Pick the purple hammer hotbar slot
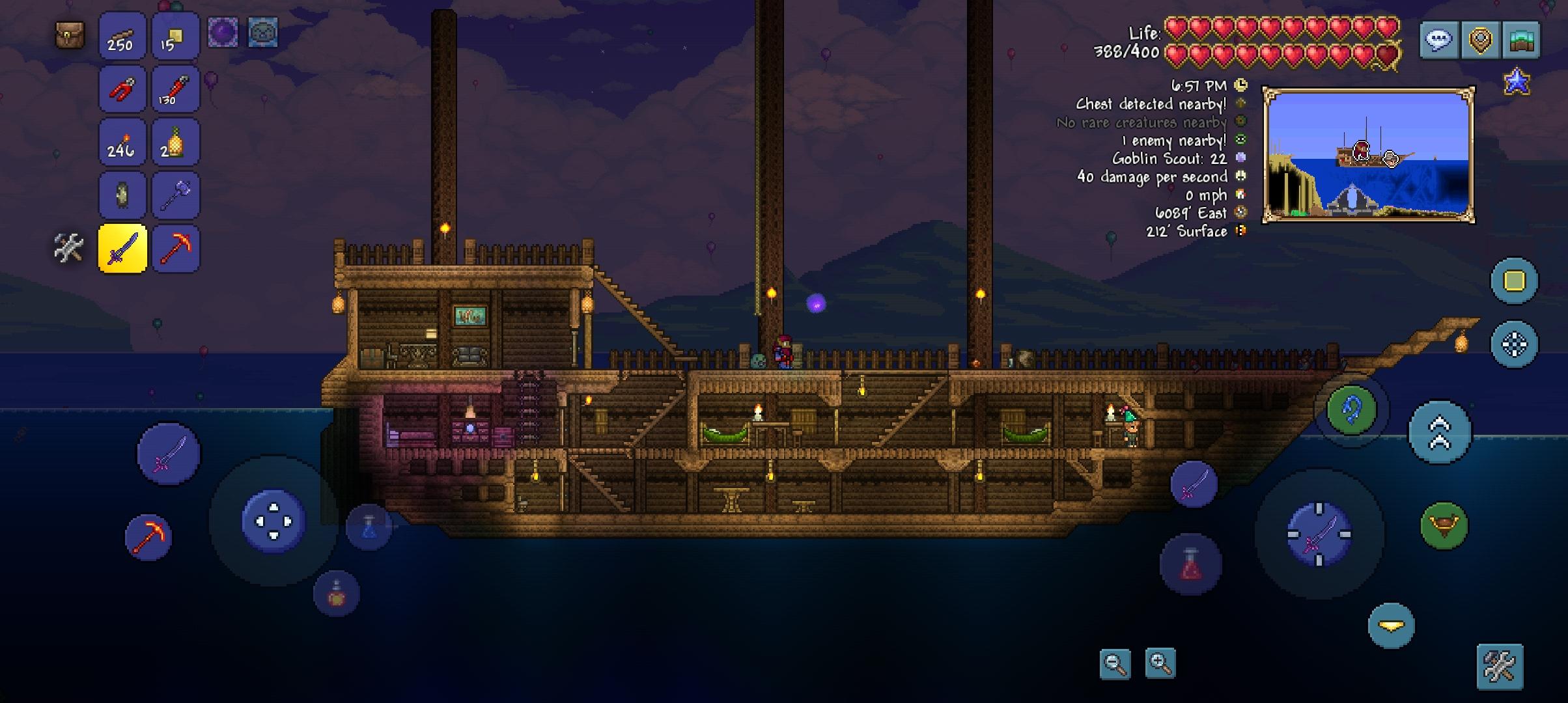 point(175,195)
